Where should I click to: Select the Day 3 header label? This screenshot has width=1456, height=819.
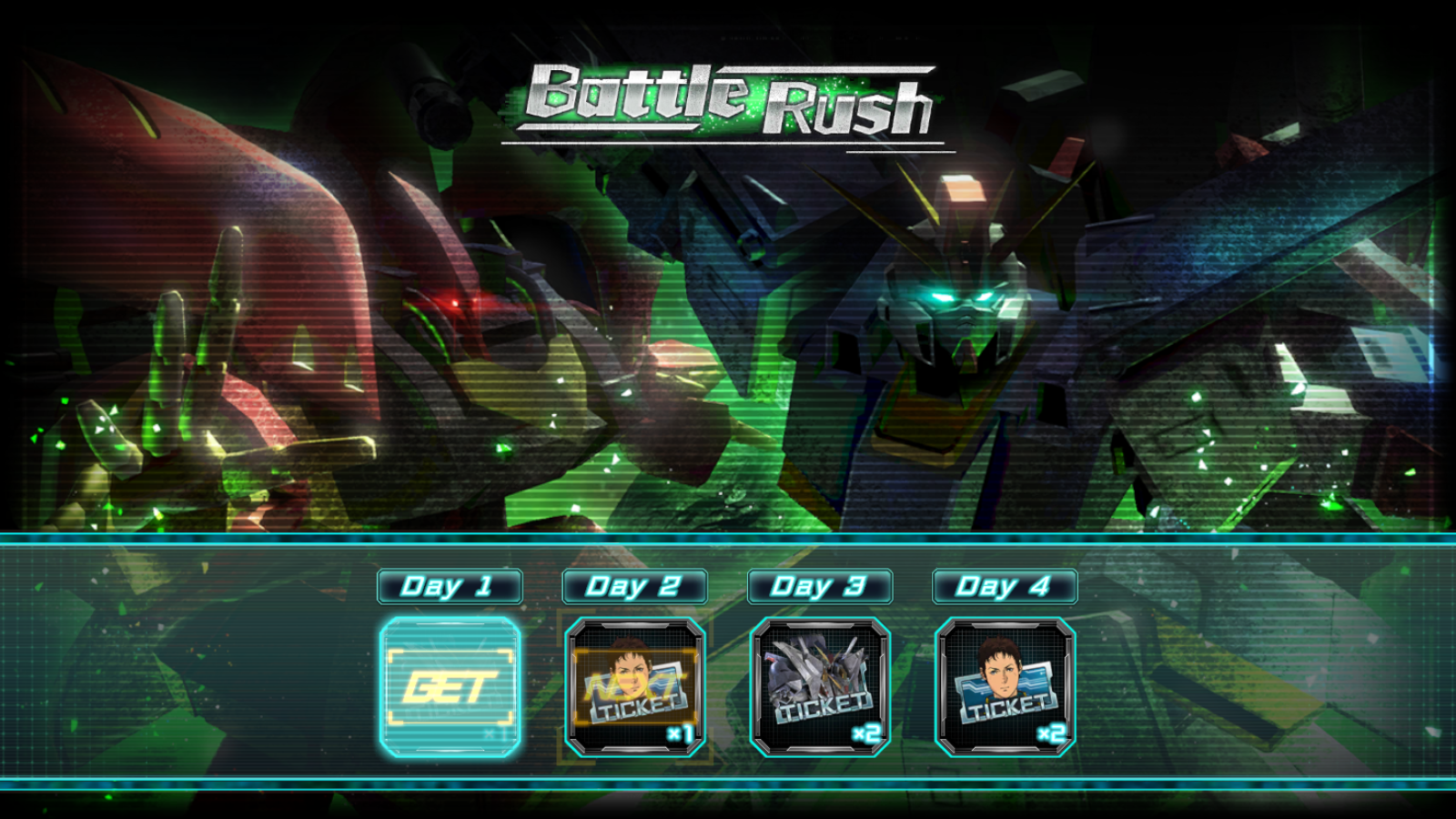click(x=819, y=586)
